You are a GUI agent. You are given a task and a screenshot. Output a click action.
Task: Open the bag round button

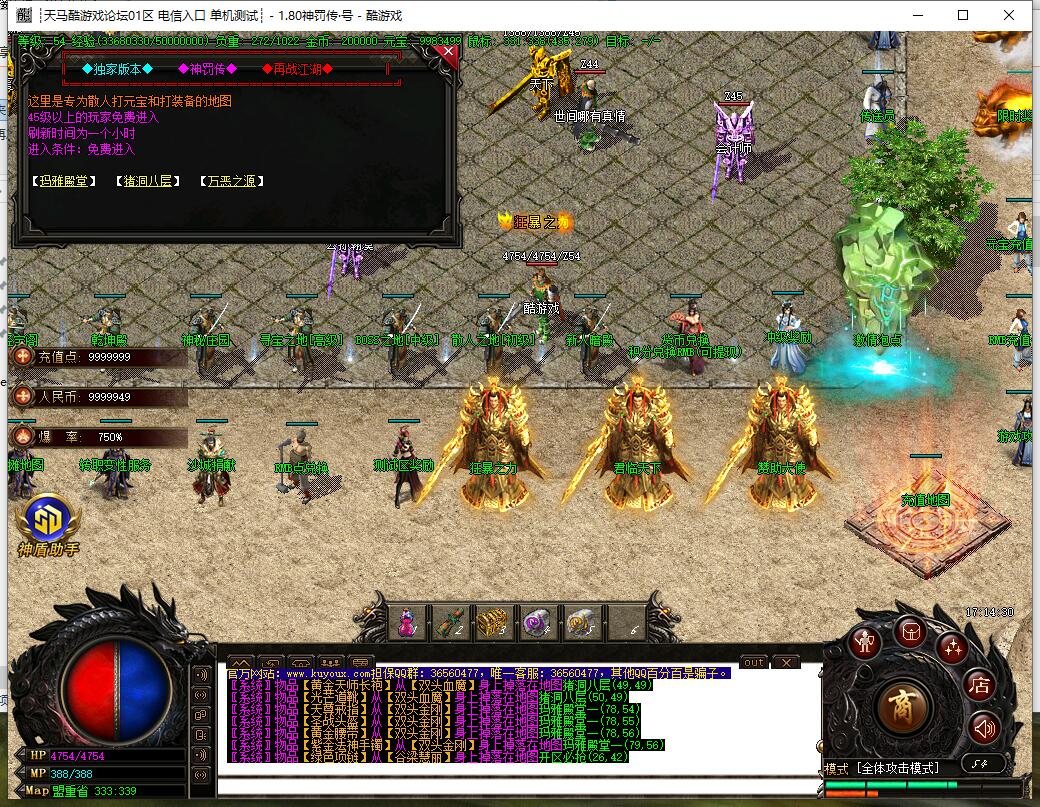910,632
